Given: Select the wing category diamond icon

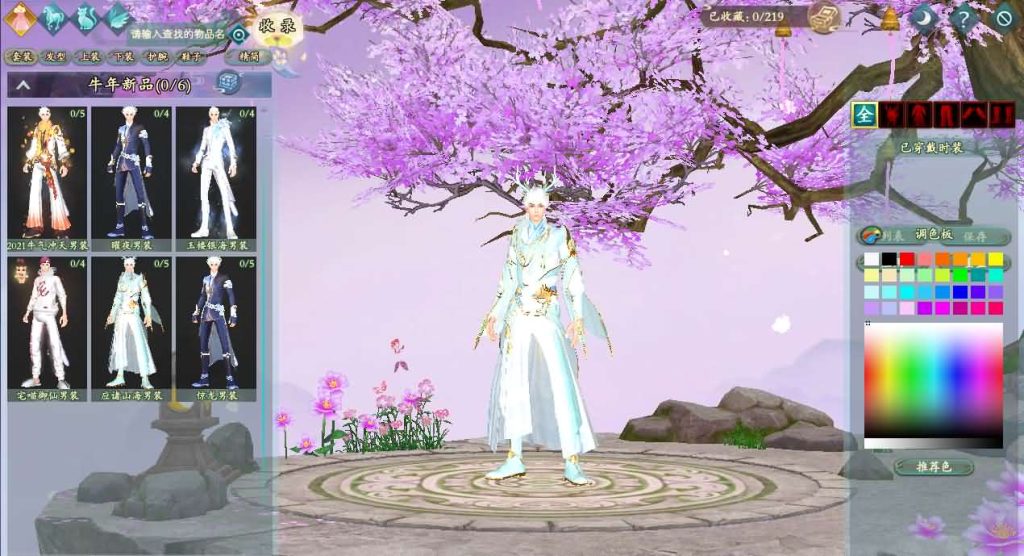Looking at the screenshot, I should click(x=117, y=16).
